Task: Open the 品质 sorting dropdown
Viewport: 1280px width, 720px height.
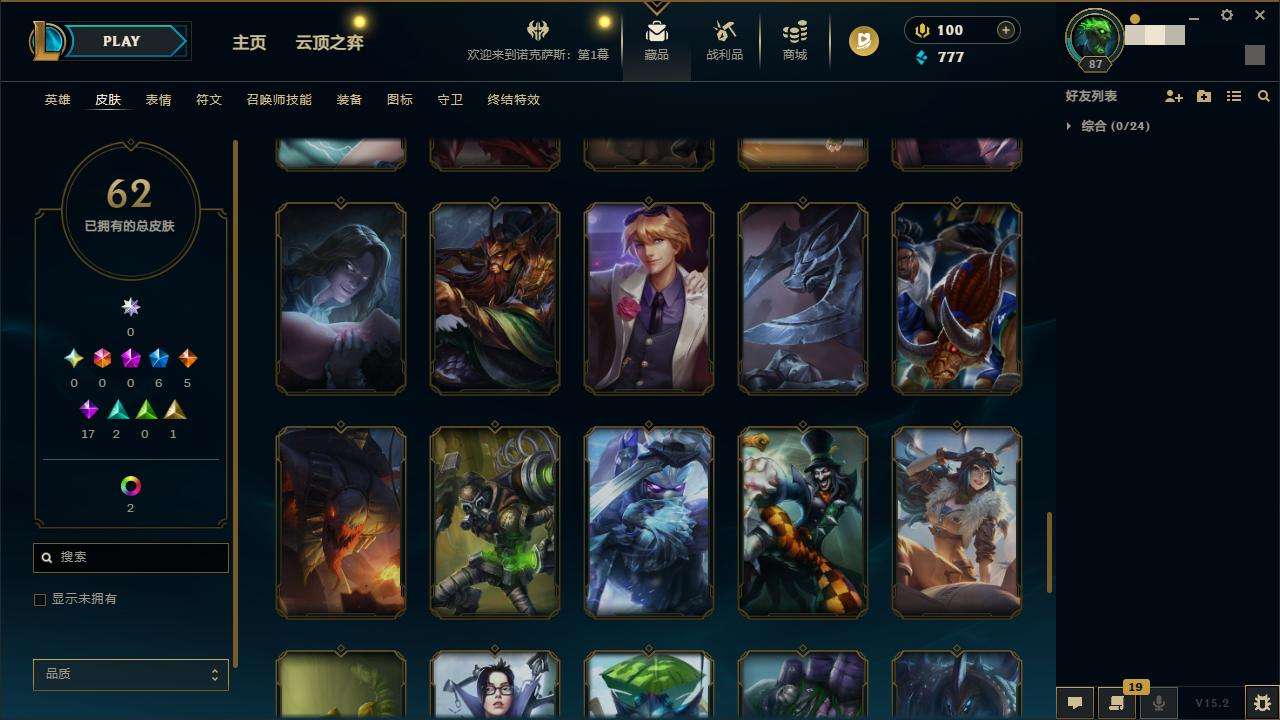Action: click(130, 675)
